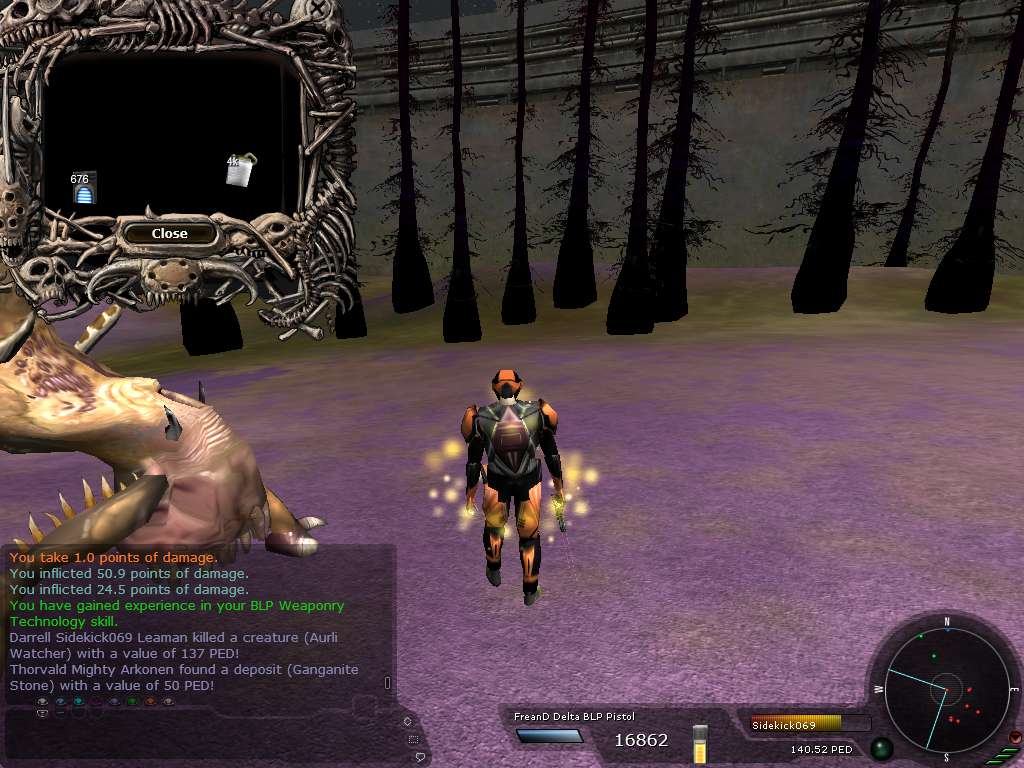Screen dimensions: 1024x768
Task: Click the chat log scrollbar handle
Action: (388, 684)
